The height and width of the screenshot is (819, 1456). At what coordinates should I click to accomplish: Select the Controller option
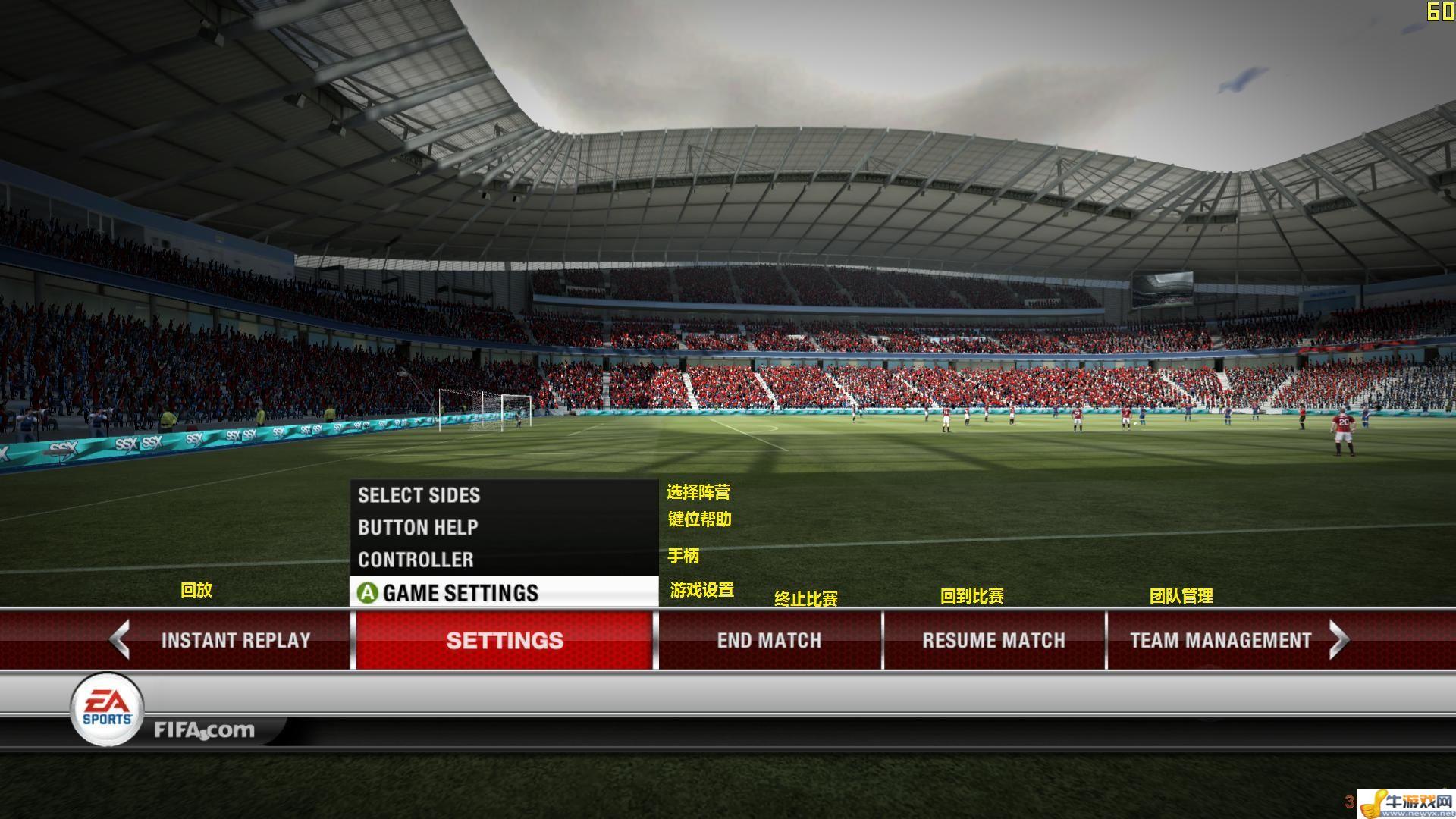(x=416, y=560)
